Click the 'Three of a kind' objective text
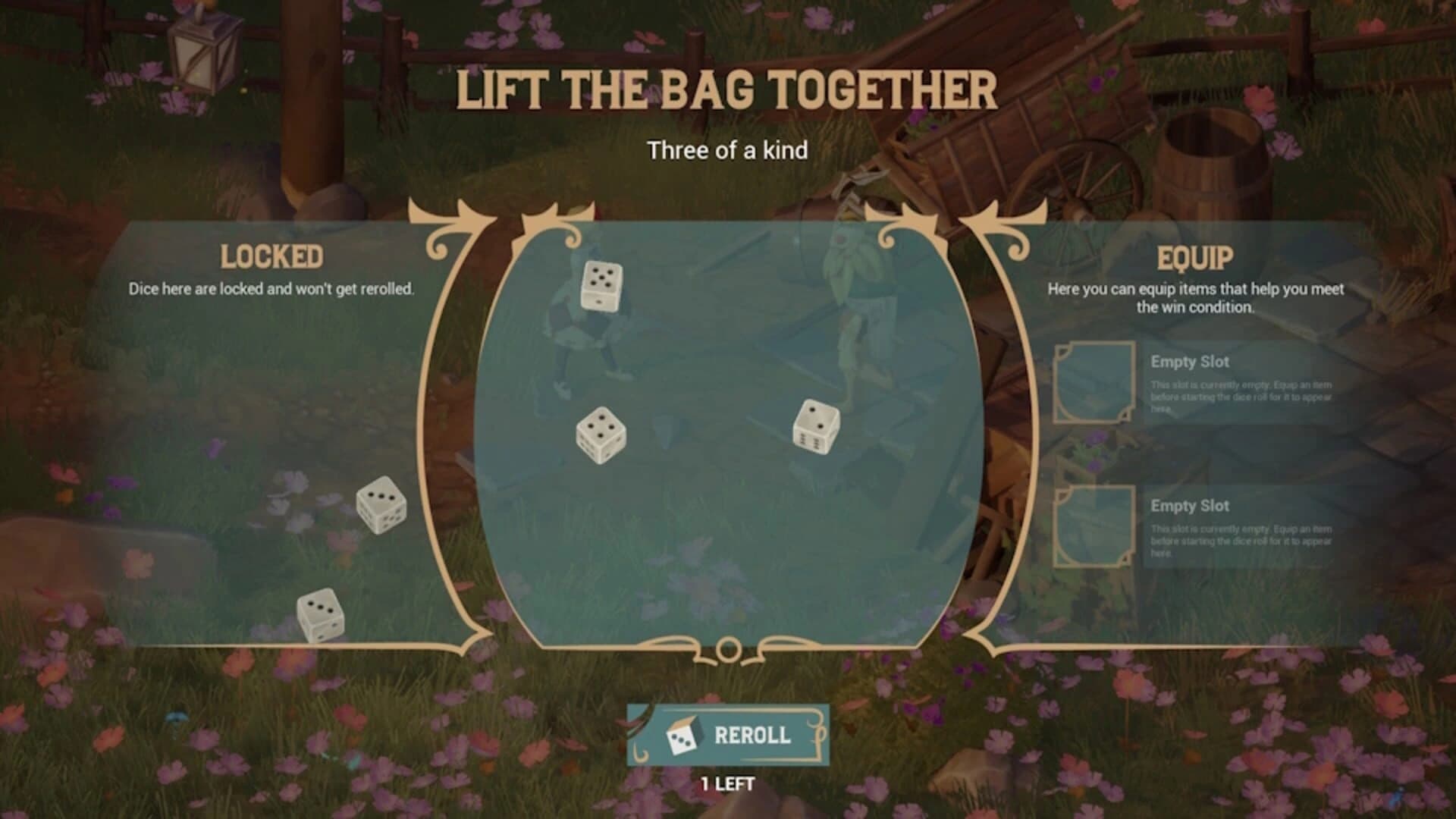This screenshot has height=819, width=1456. (728, 150)
